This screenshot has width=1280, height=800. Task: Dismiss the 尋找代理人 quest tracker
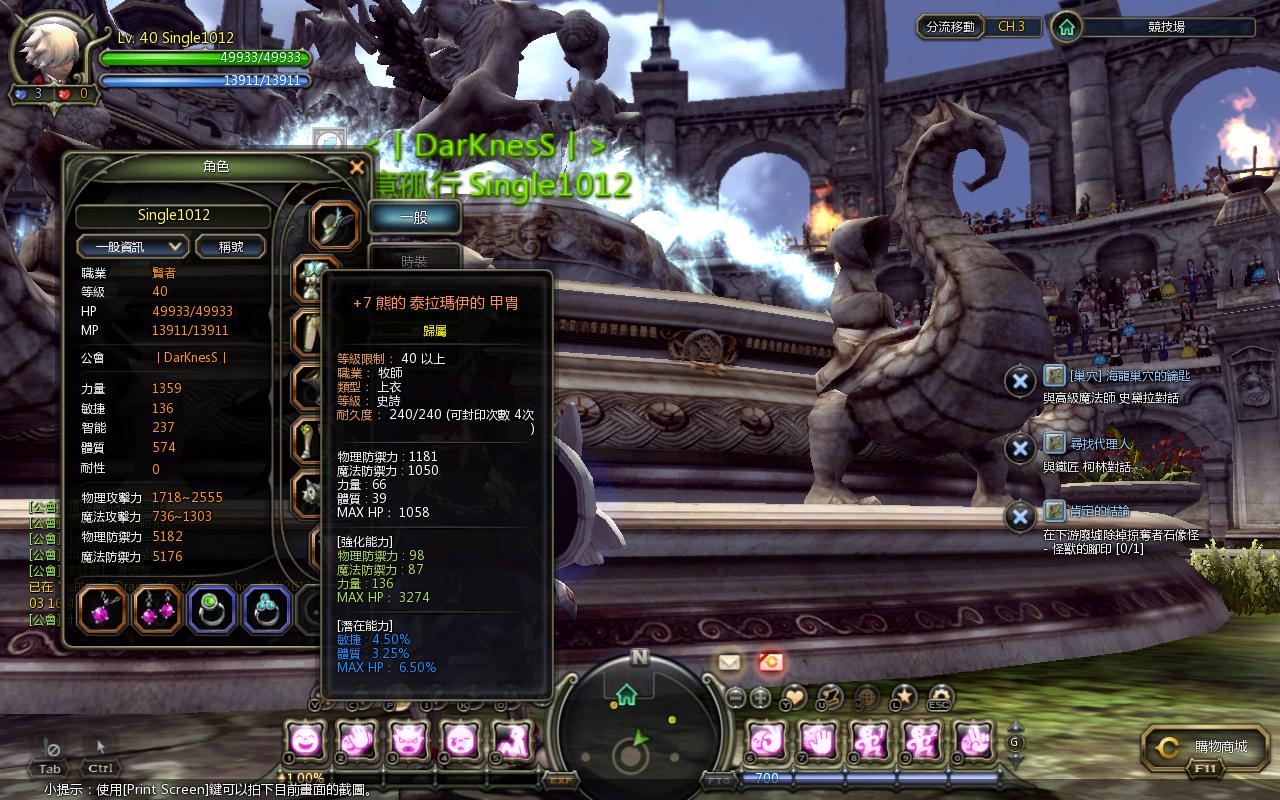tap(1019, 449)
